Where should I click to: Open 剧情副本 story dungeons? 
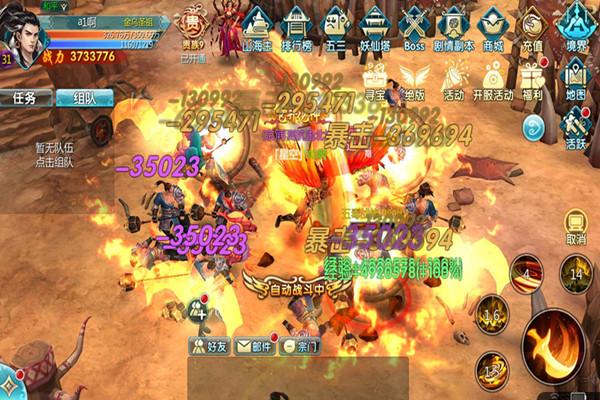coord(453,26)
